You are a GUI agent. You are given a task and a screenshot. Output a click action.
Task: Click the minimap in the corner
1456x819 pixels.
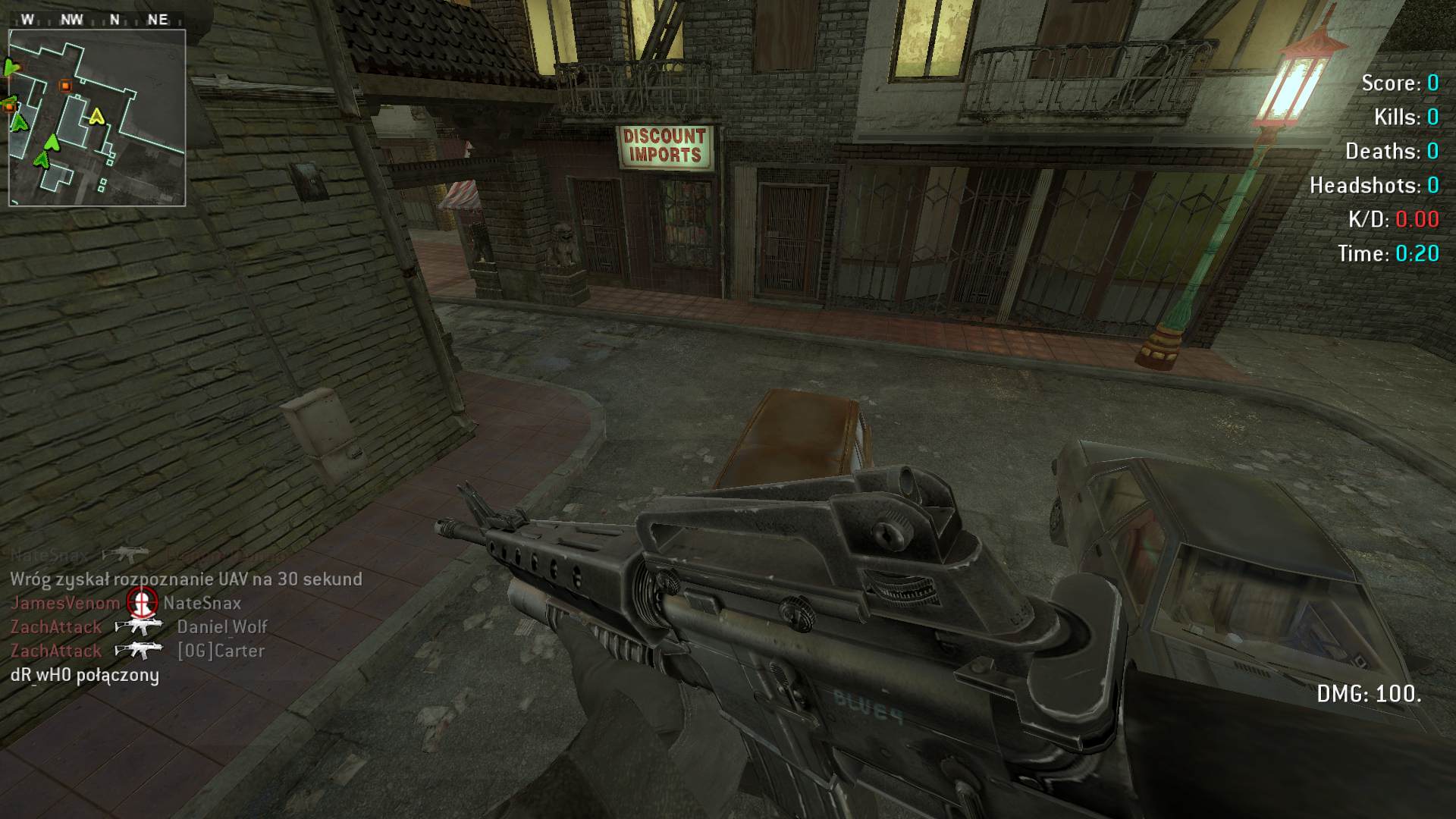[x=97, y=118]
